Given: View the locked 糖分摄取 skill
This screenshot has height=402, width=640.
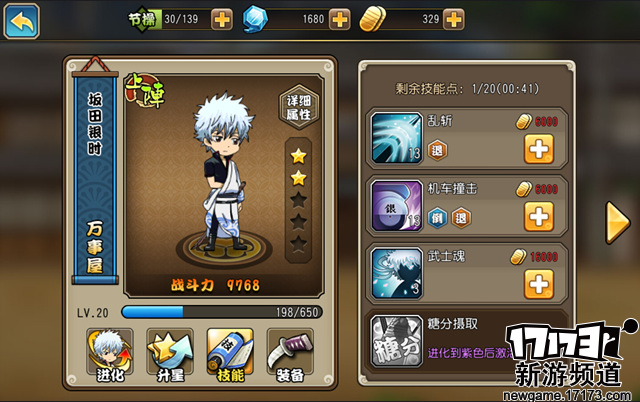Looking at the screenshot, I should 397,340.
